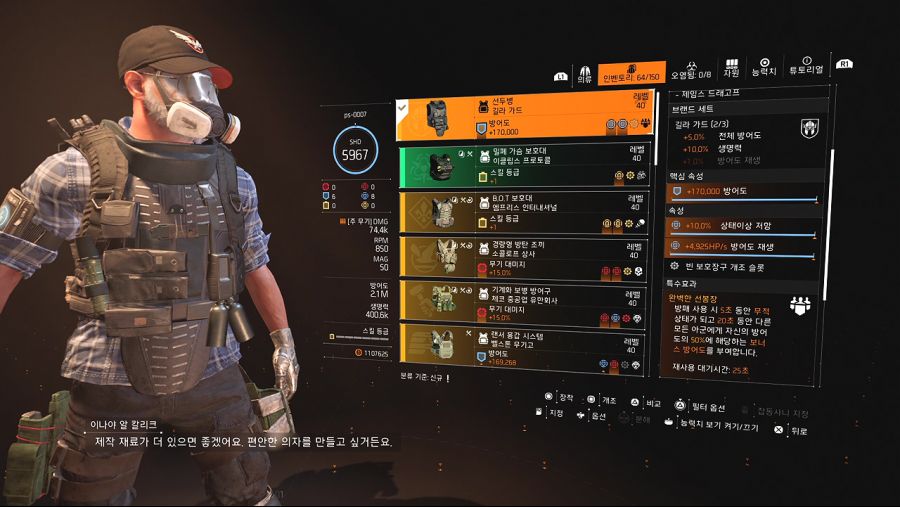900x507 pixels.
Task: Choose the 랜서 용갑 시스템 armor
Action: pos(525,345)
